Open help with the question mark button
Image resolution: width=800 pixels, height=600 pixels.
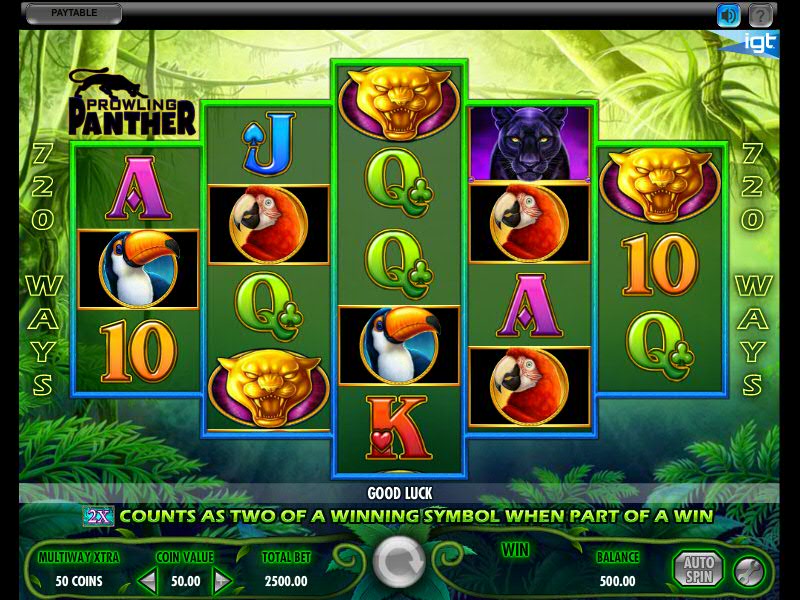[x=761, y=15]
